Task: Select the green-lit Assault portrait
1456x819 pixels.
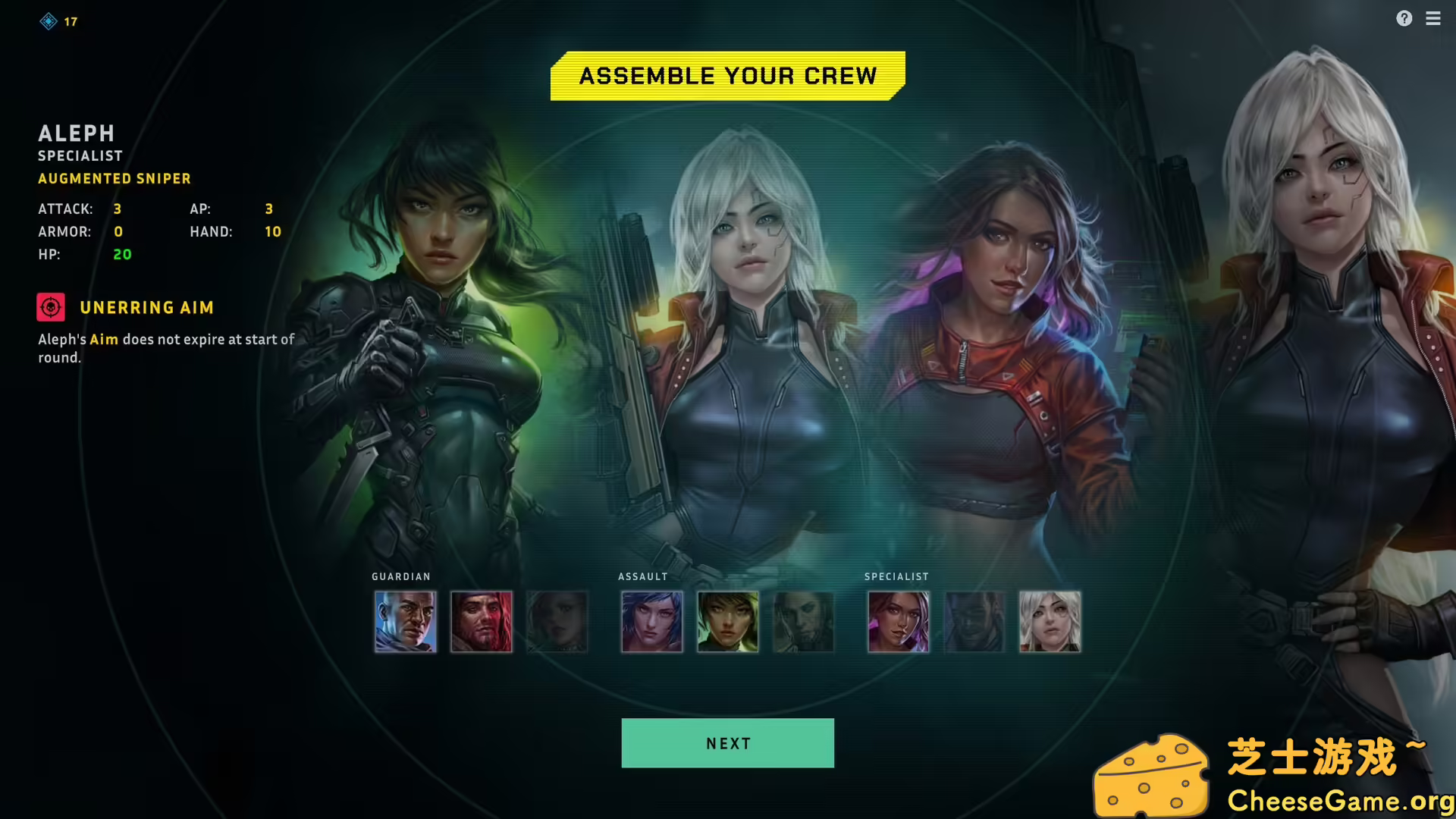Action: click(726, 622)
